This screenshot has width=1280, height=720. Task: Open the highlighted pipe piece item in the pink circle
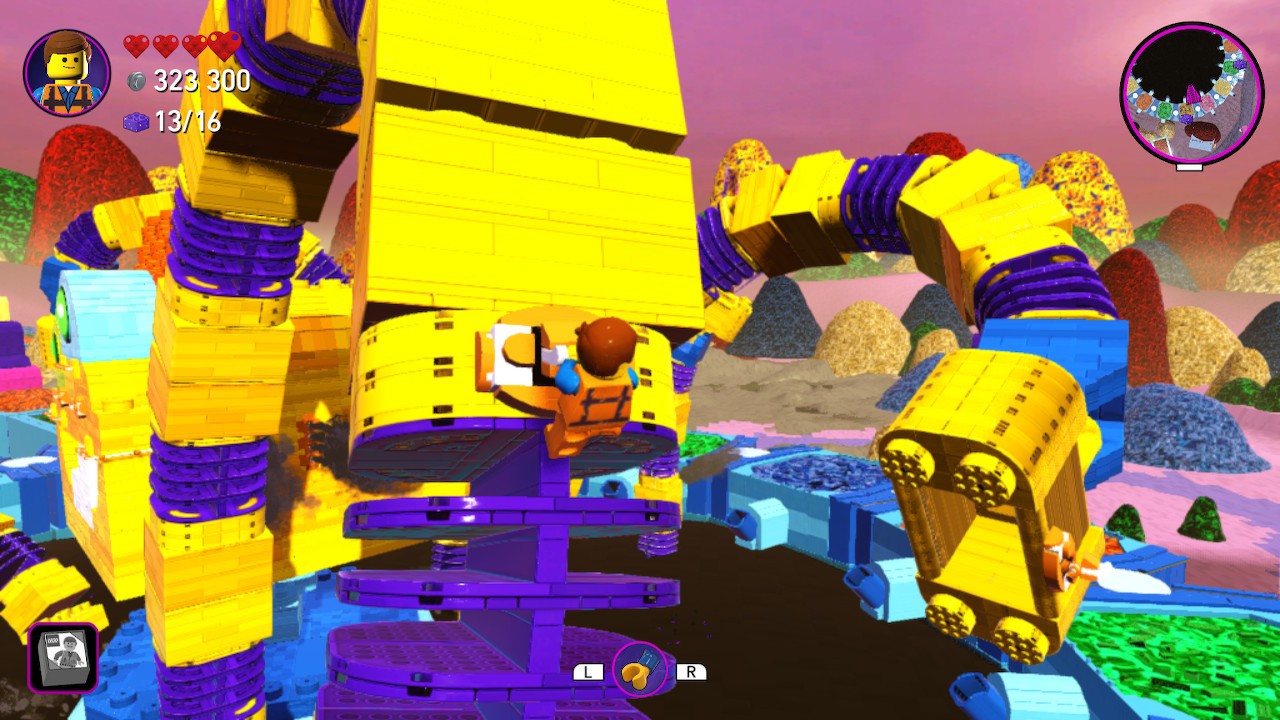coord(637,672)
